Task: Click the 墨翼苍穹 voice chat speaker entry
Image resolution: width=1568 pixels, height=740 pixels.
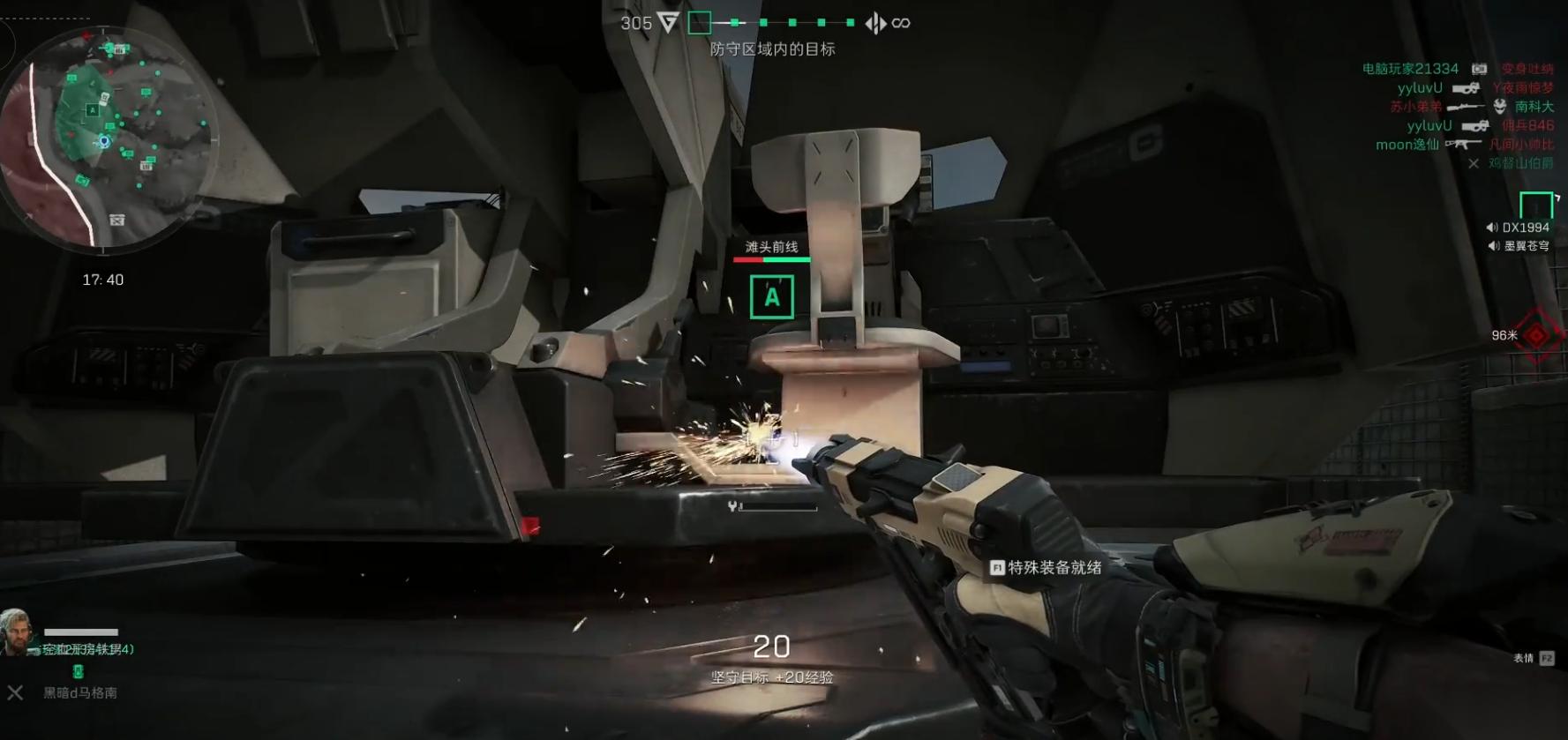Action: pos(1518,246)
